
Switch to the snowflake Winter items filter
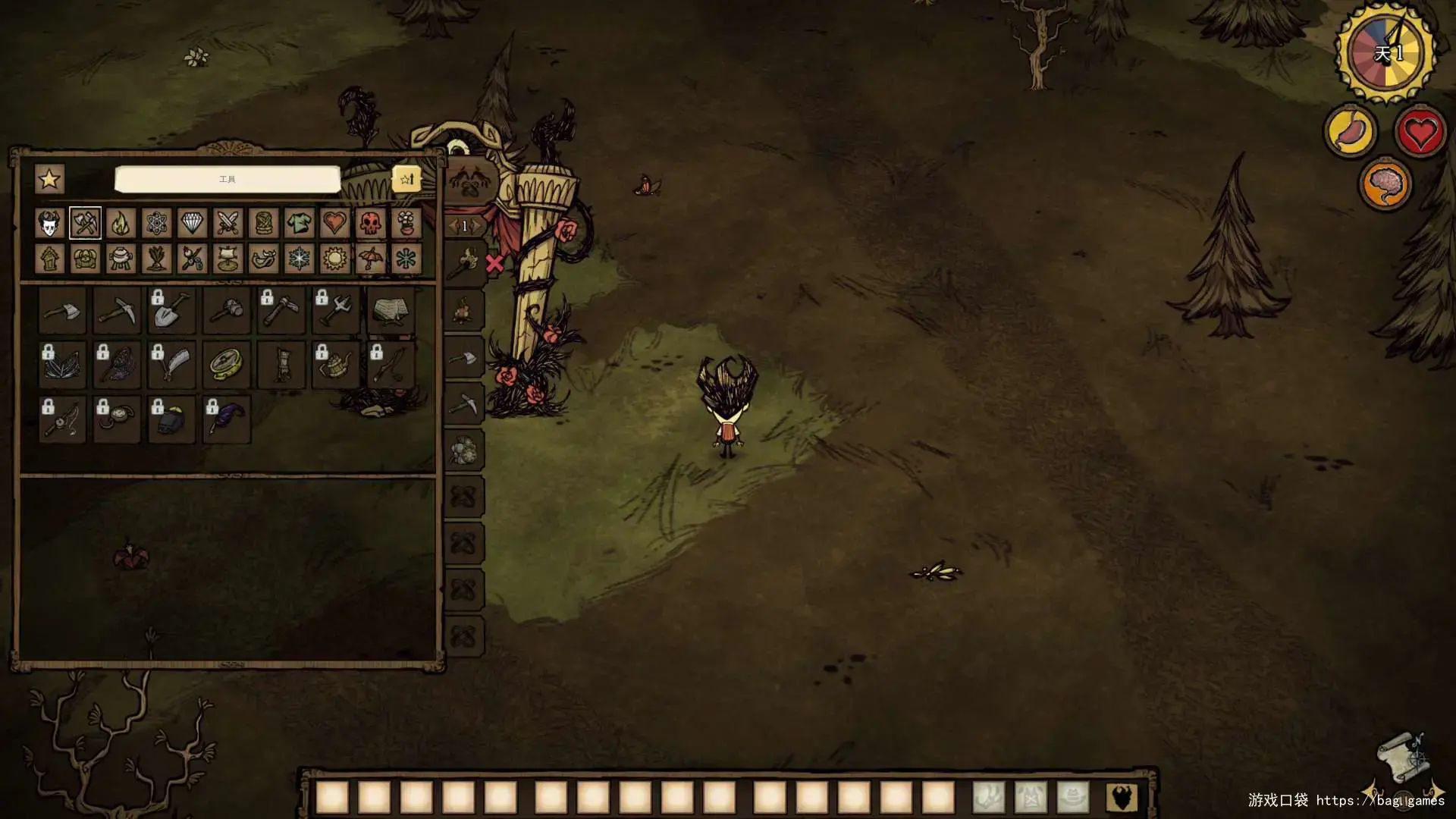pyautogui.click(x=300, y=259)
